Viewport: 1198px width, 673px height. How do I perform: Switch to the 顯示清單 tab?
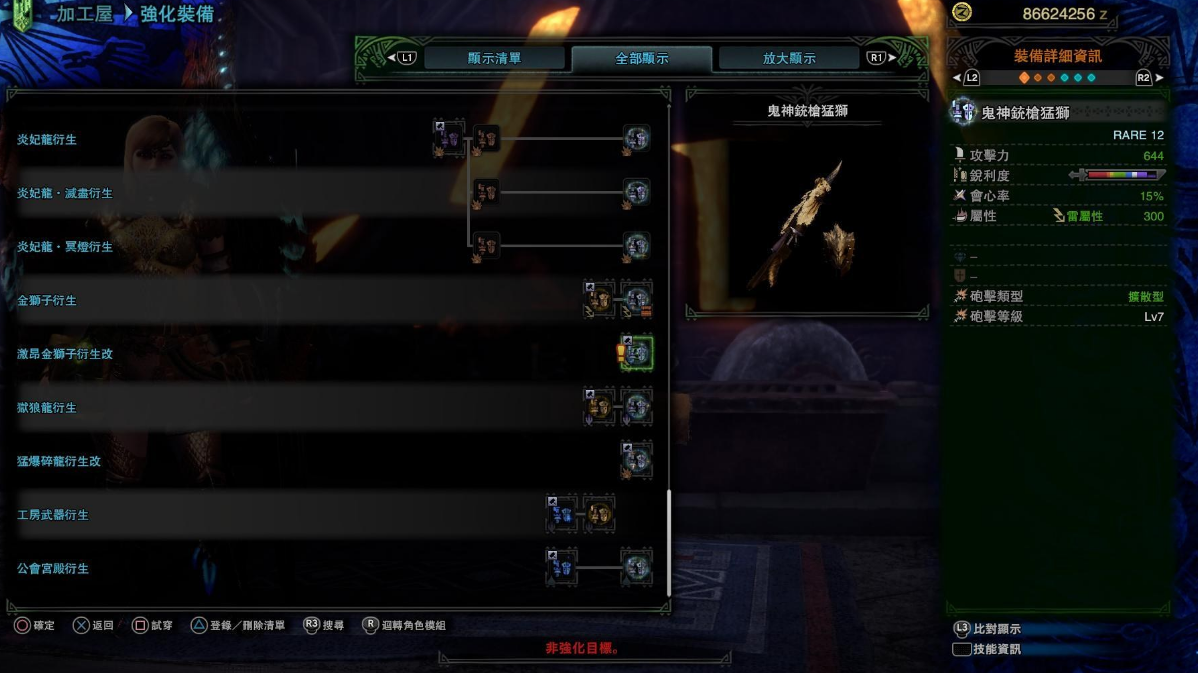click(494, 58)
